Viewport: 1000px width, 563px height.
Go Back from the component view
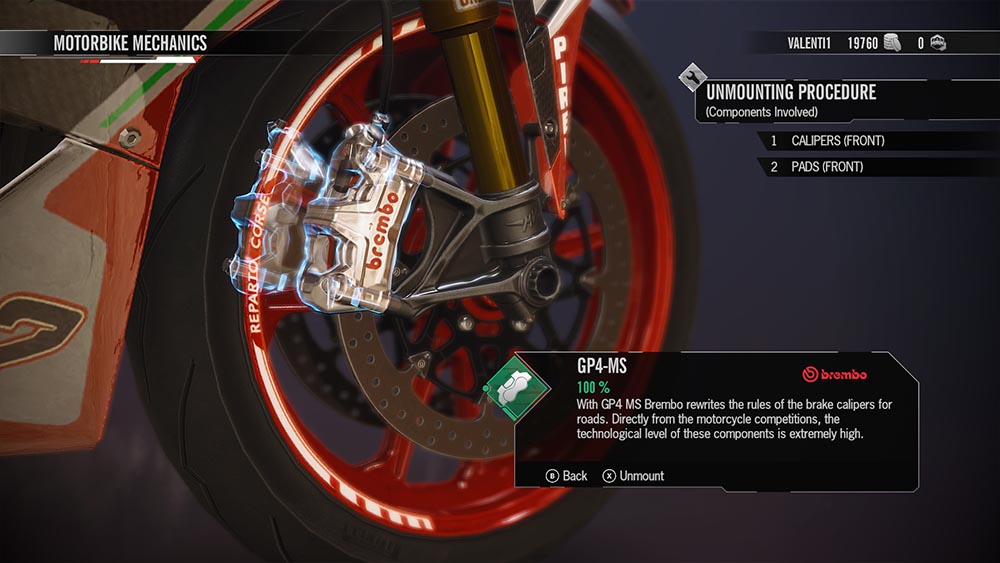pyautogui.click(x=567, y=476)
